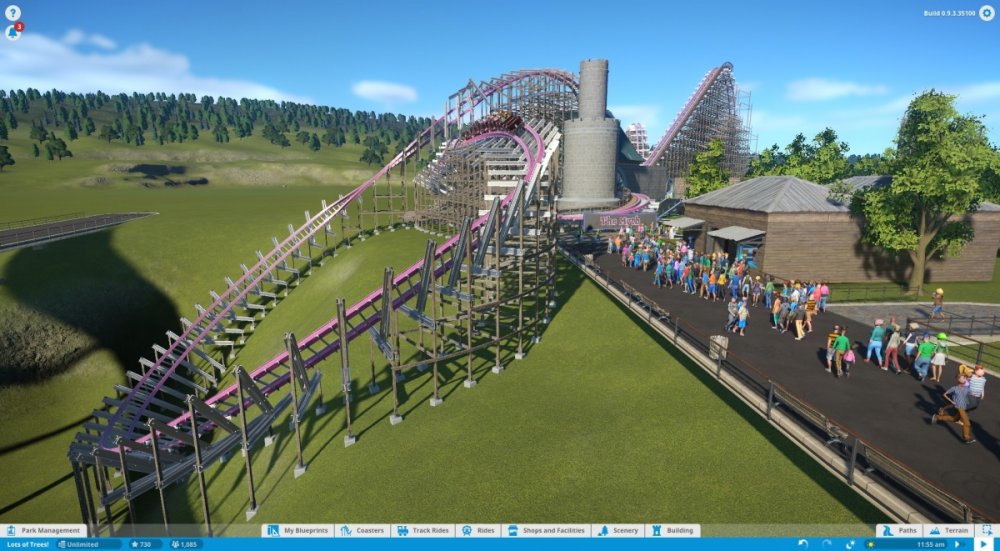This screenshot has height=551, width=1000.
Task: Open the Scenery tab
Action: click(618, 531)
